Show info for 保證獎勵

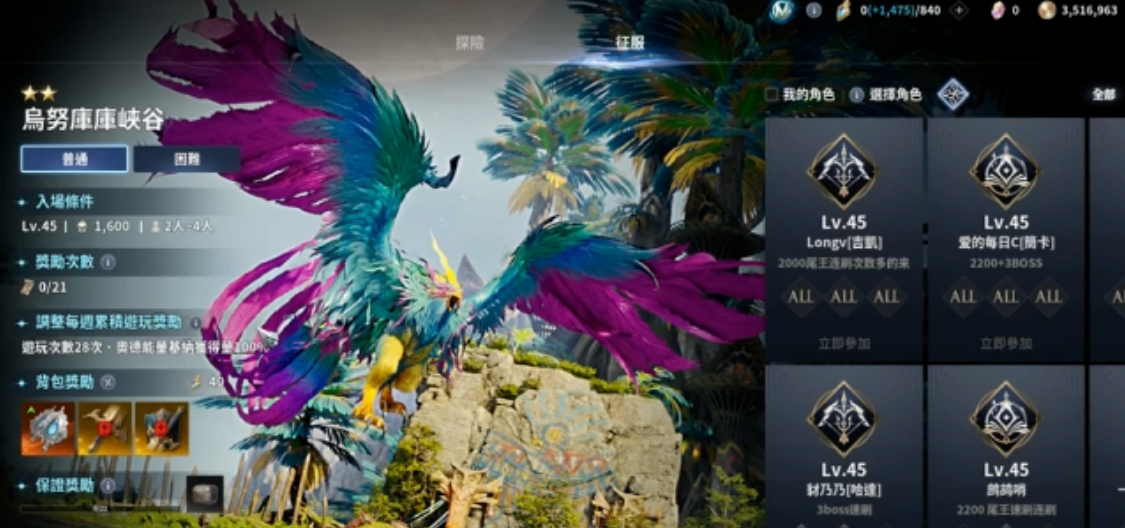[x=108, y=485]
